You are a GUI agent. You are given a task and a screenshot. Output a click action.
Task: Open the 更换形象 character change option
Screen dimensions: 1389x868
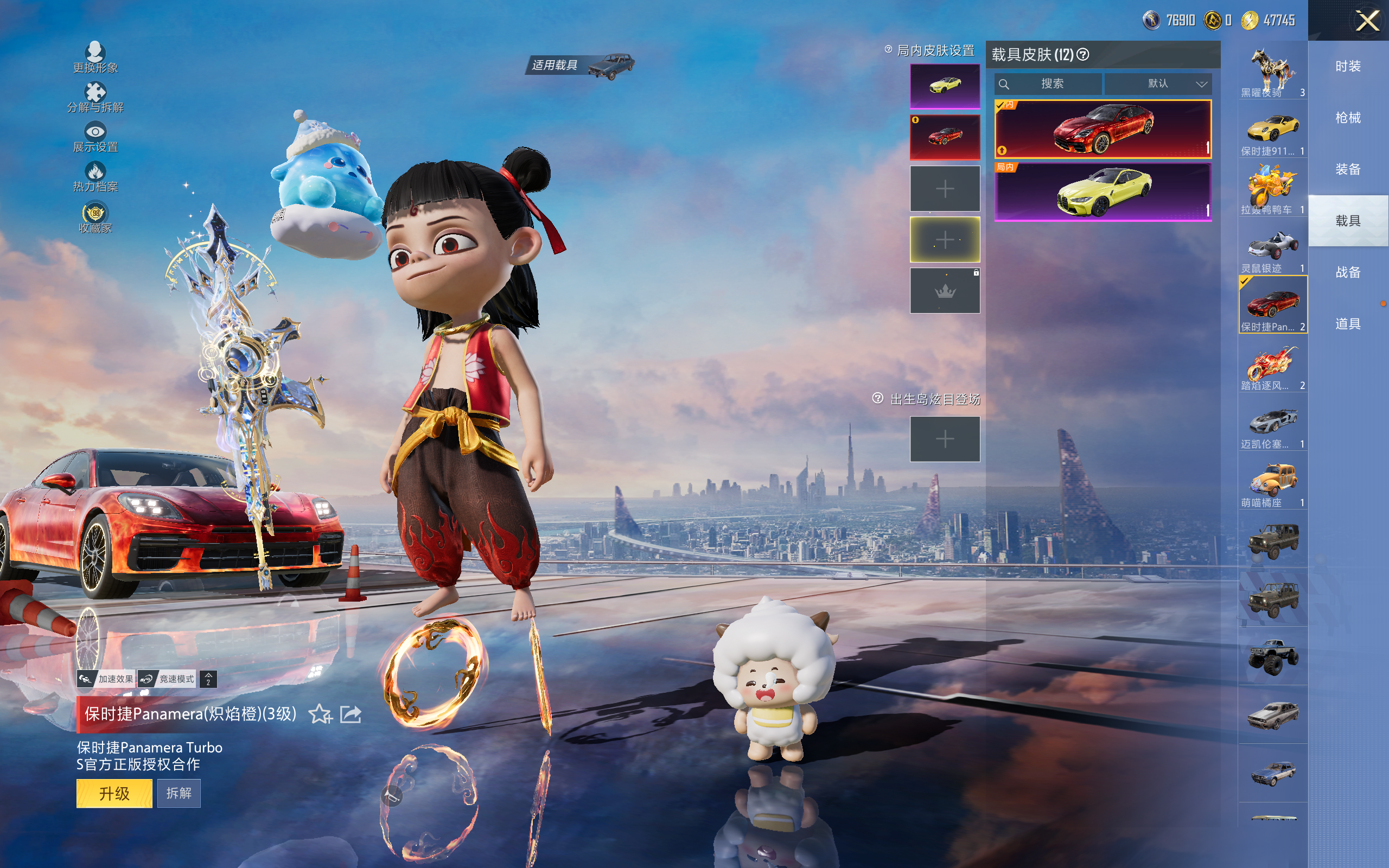pyautogui.click(x=95, y=58)
